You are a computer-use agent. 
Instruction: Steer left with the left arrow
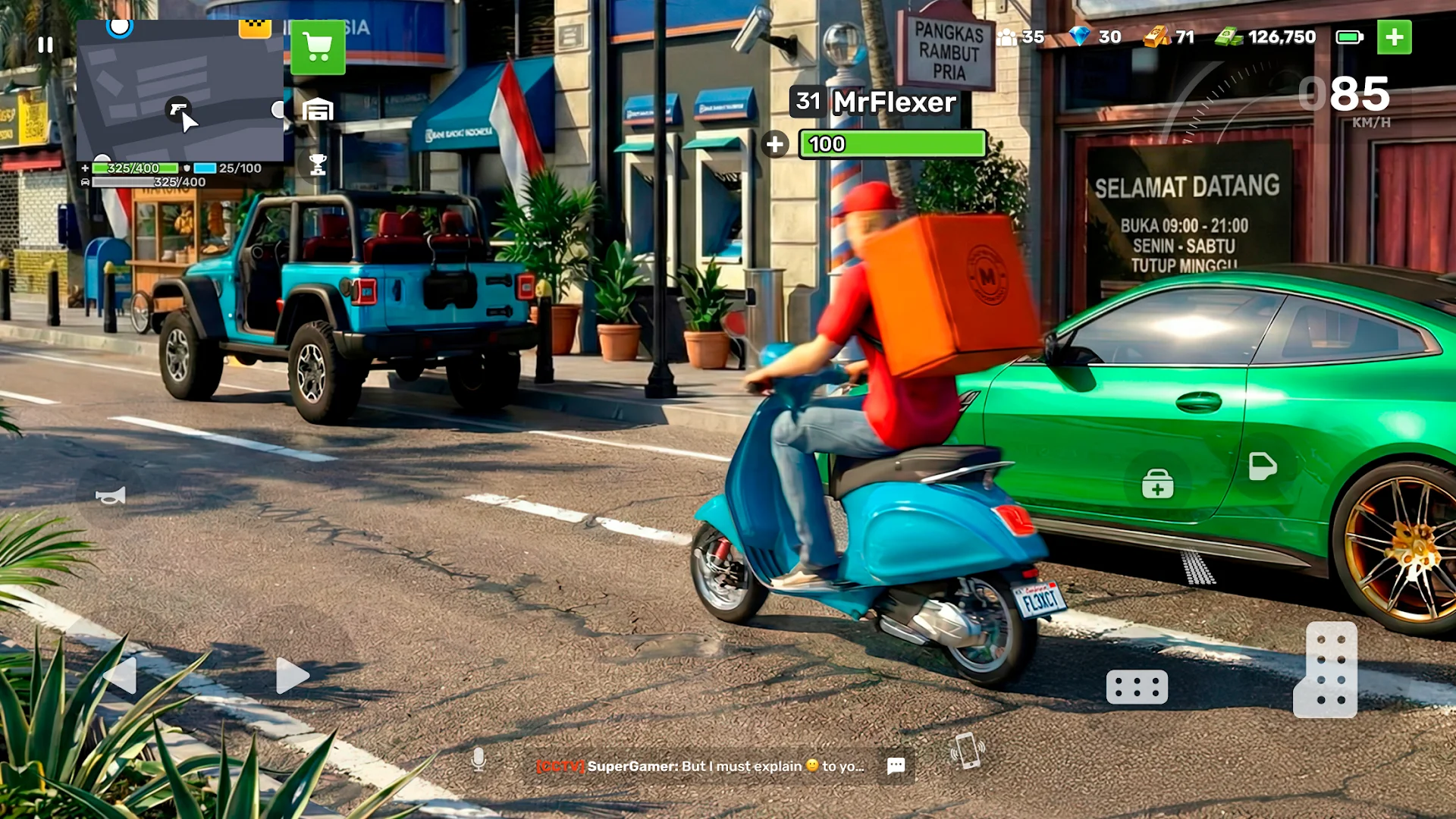pyautogui.click(x=121, y=675)
